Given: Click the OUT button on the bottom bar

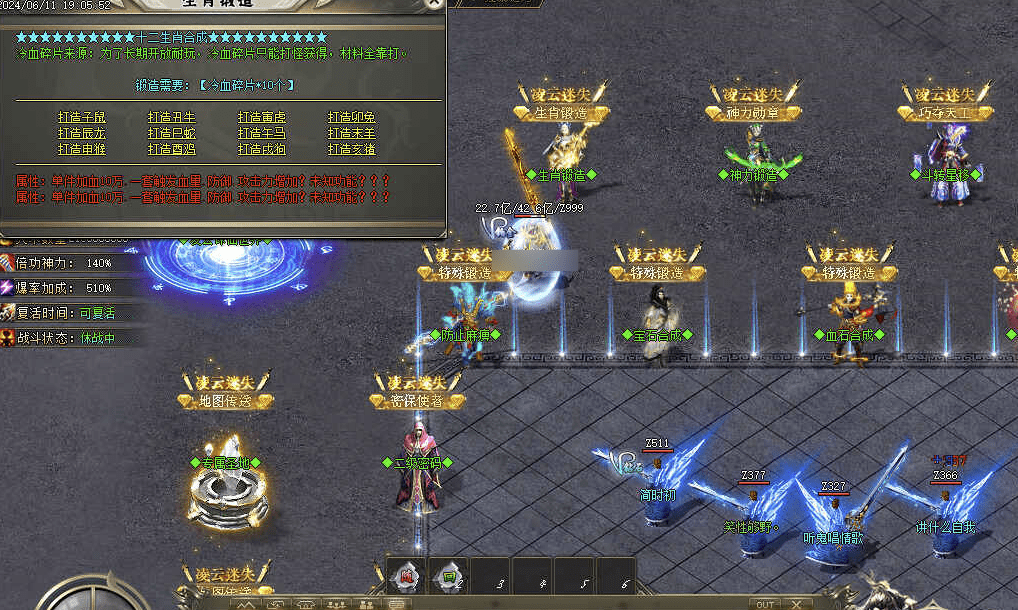Looking at the screenshot, I should click(765, 604).
